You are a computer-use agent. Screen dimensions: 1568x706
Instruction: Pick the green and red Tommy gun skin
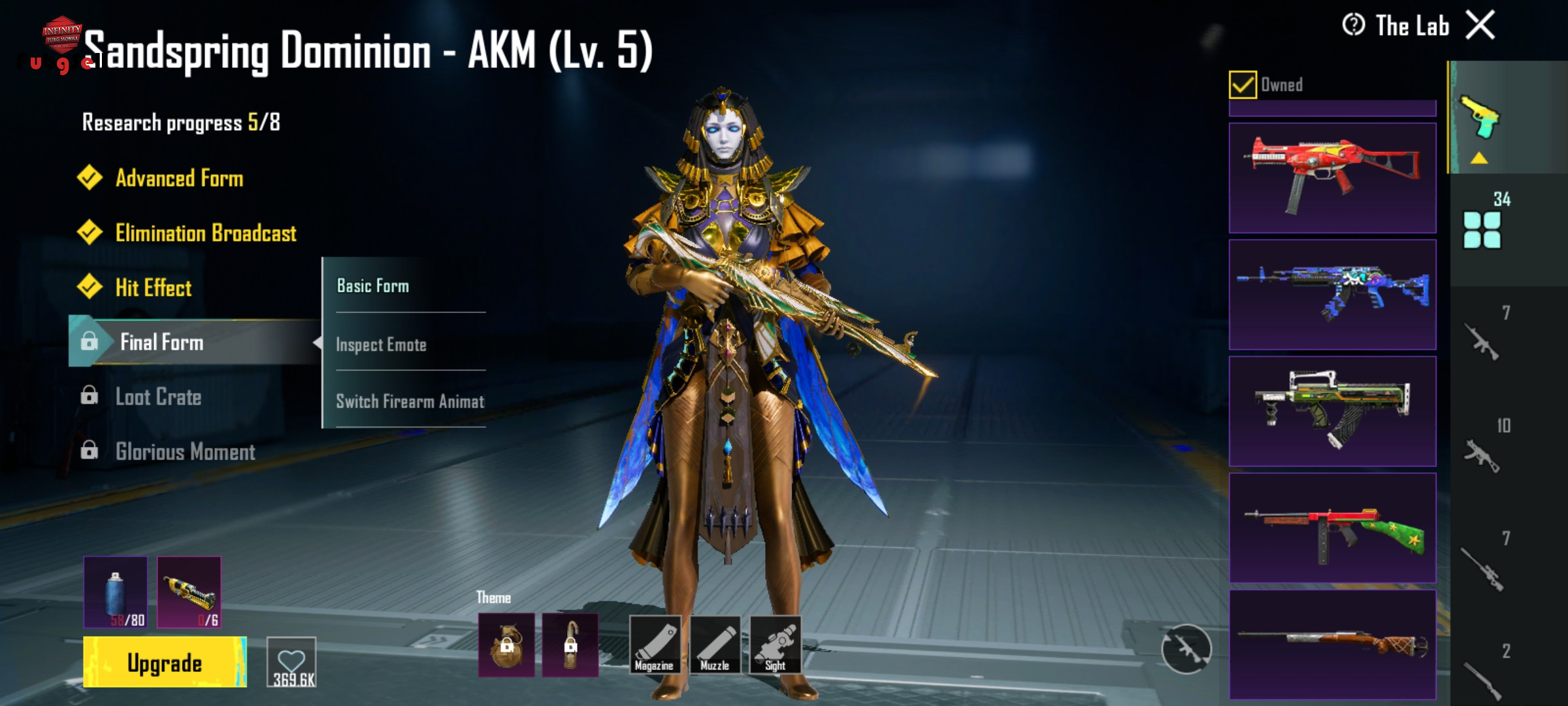[x=1332, y=528]
